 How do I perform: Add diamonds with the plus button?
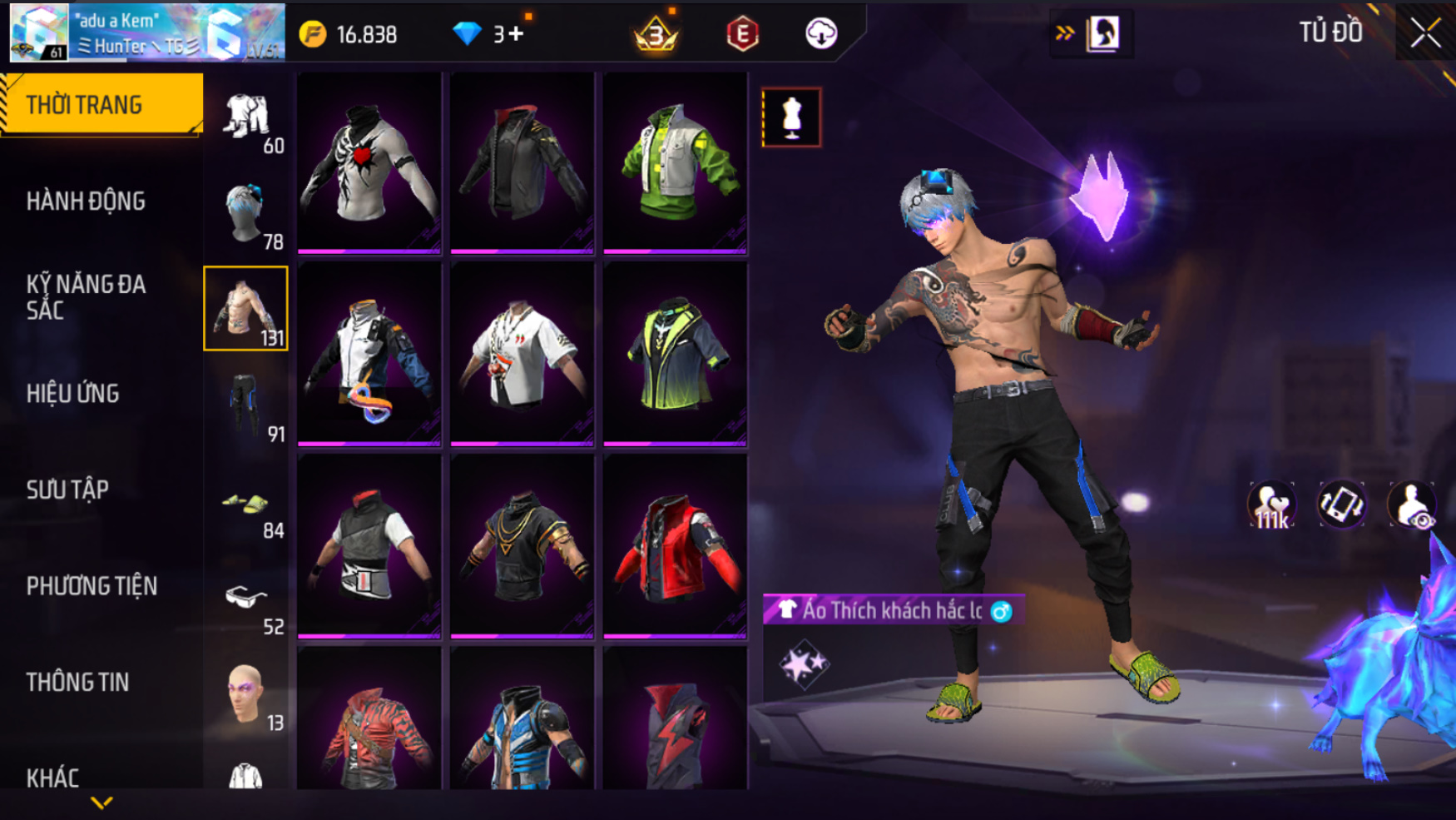tap(516, 34)
